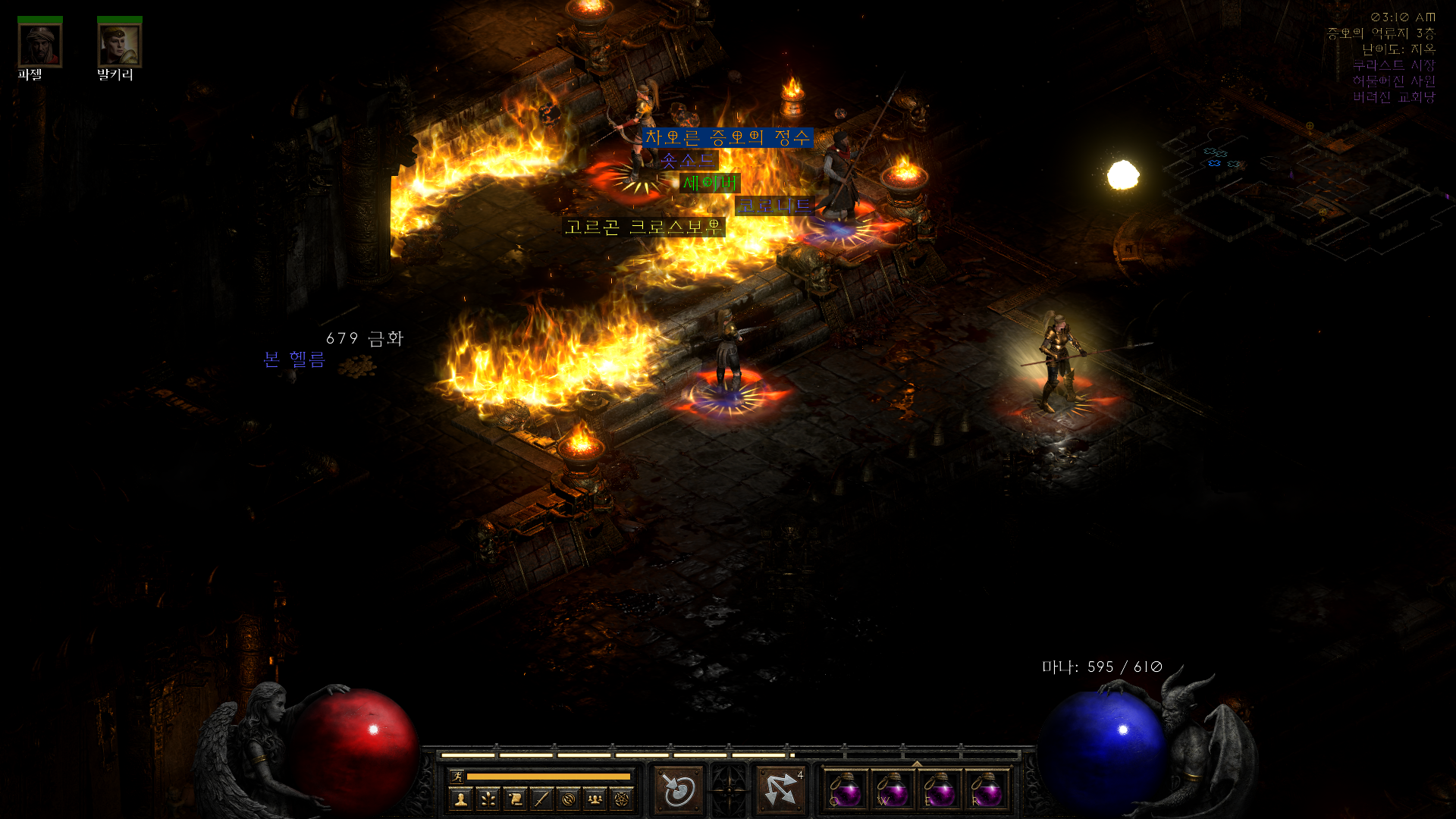Show the quest log scroll icon
Image resolution: width=1456 pixels, height=819 pixels.
click(x=515, y=799)
